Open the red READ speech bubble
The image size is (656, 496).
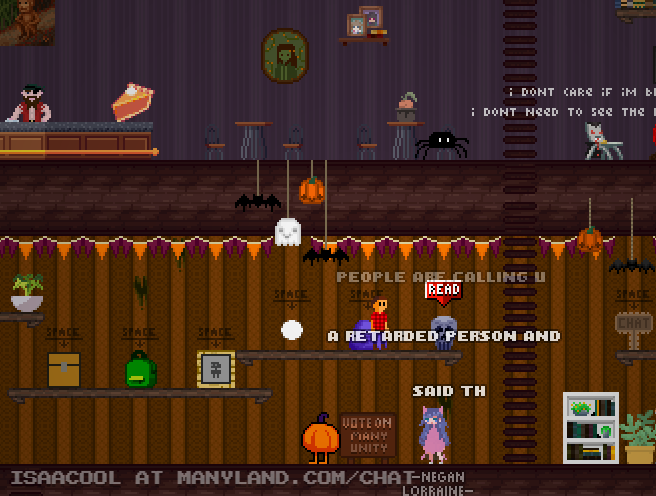coord(443,290)
